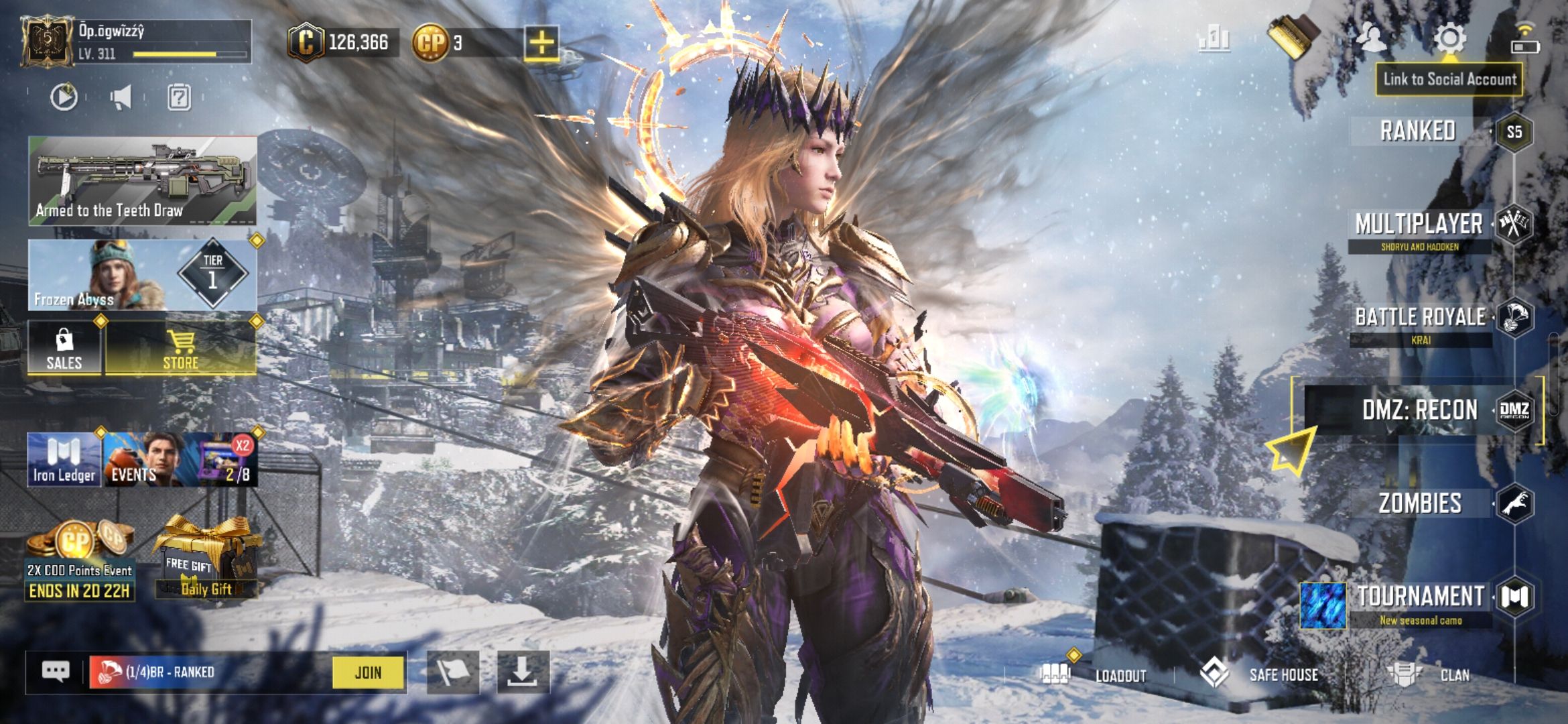This screenshot has height=724, width=1568.
Task: Add CP with the plus button
Action: pyautogui.click(x=541, y=43)
